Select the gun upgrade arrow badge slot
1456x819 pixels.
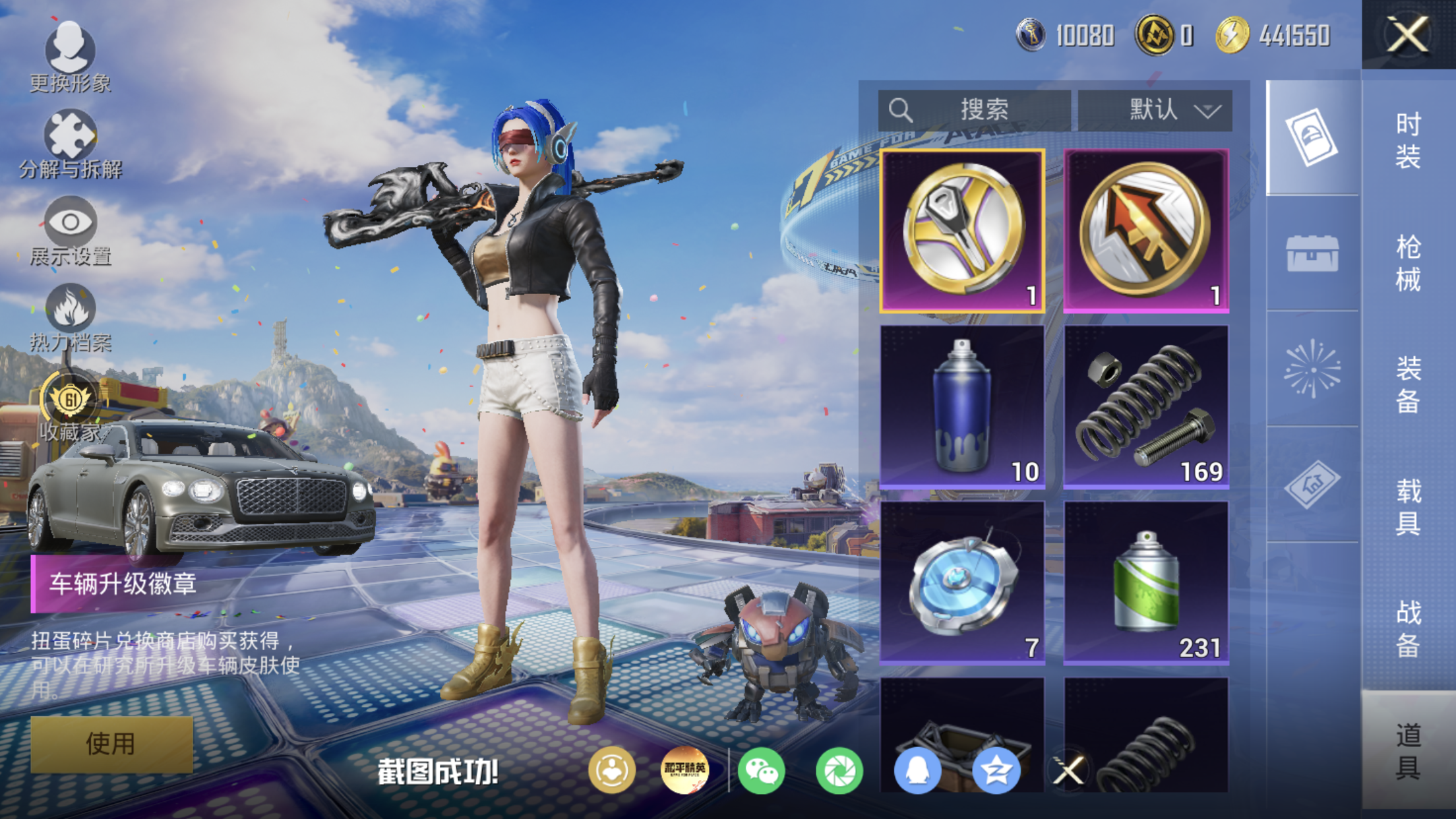[x=1146, y=230]
